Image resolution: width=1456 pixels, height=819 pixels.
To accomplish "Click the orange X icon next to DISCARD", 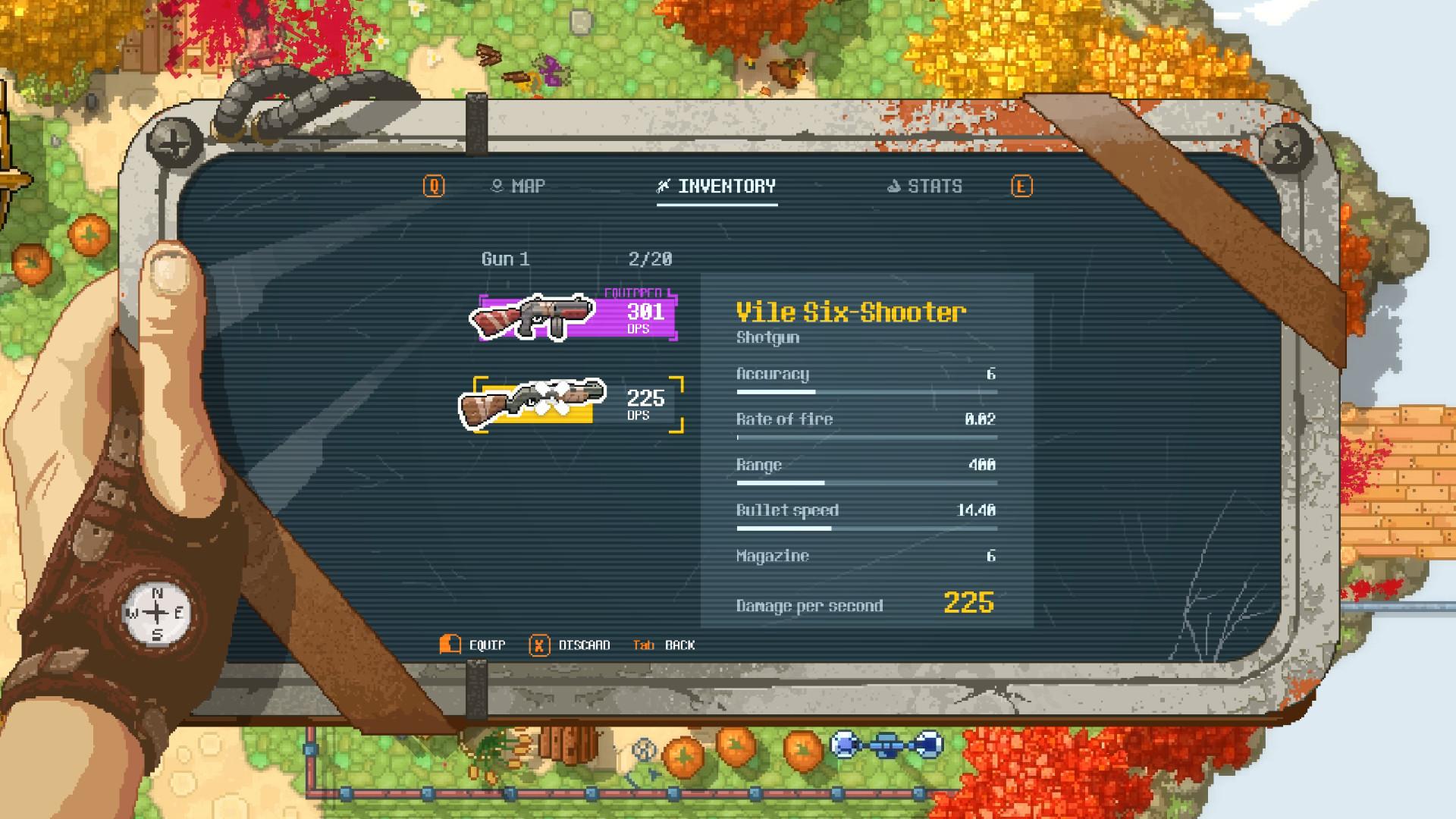I will (539, 645).
